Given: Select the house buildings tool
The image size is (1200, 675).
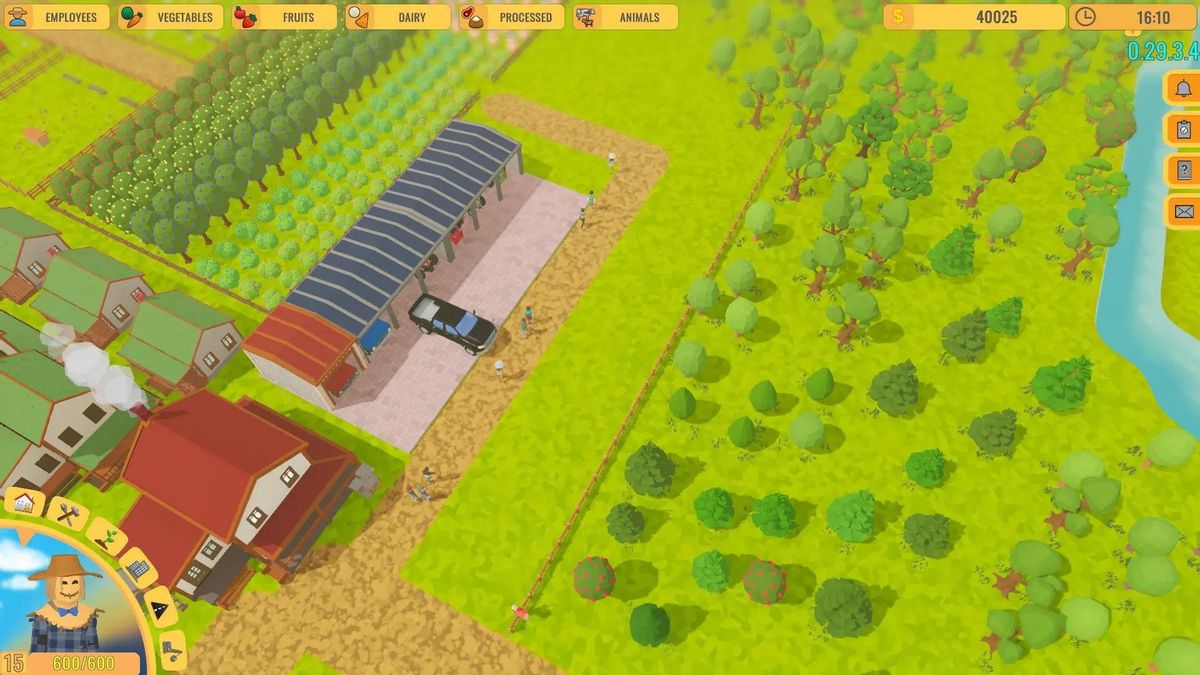Looking at the screenshot, I should click(25, 502).
